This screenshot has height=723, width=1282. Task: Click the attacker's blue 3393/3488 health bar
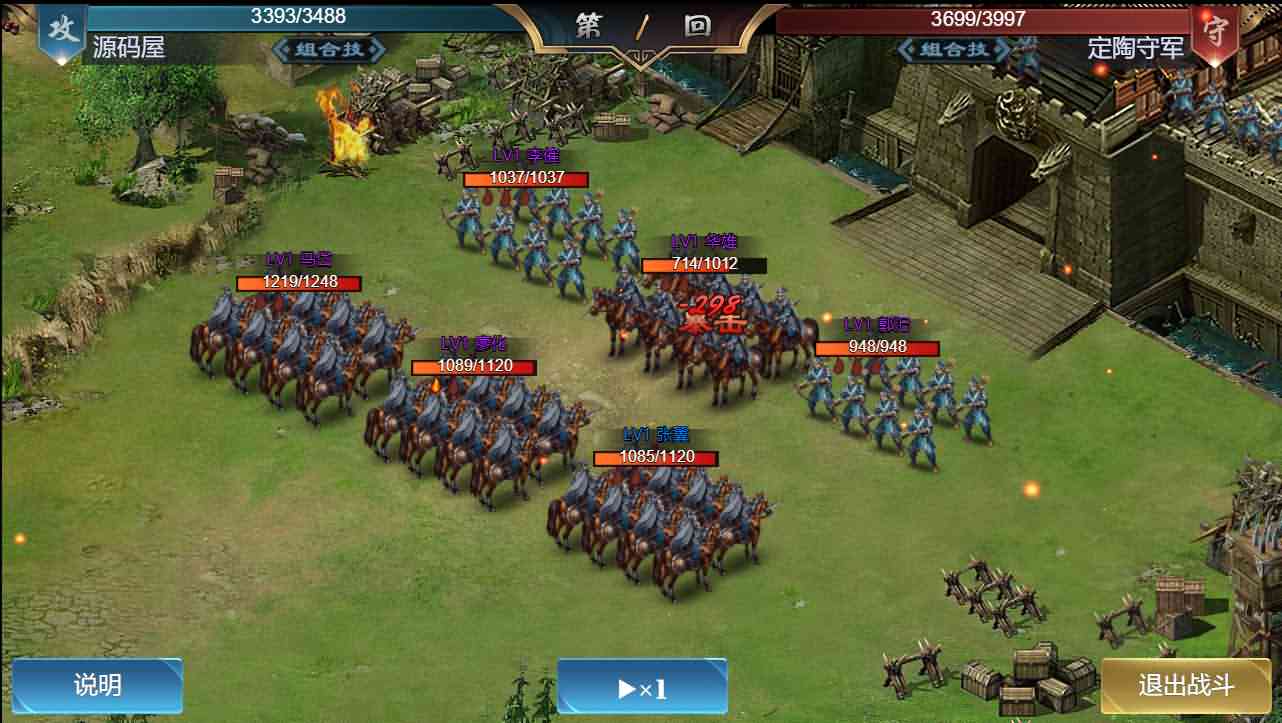pos(298,16)
